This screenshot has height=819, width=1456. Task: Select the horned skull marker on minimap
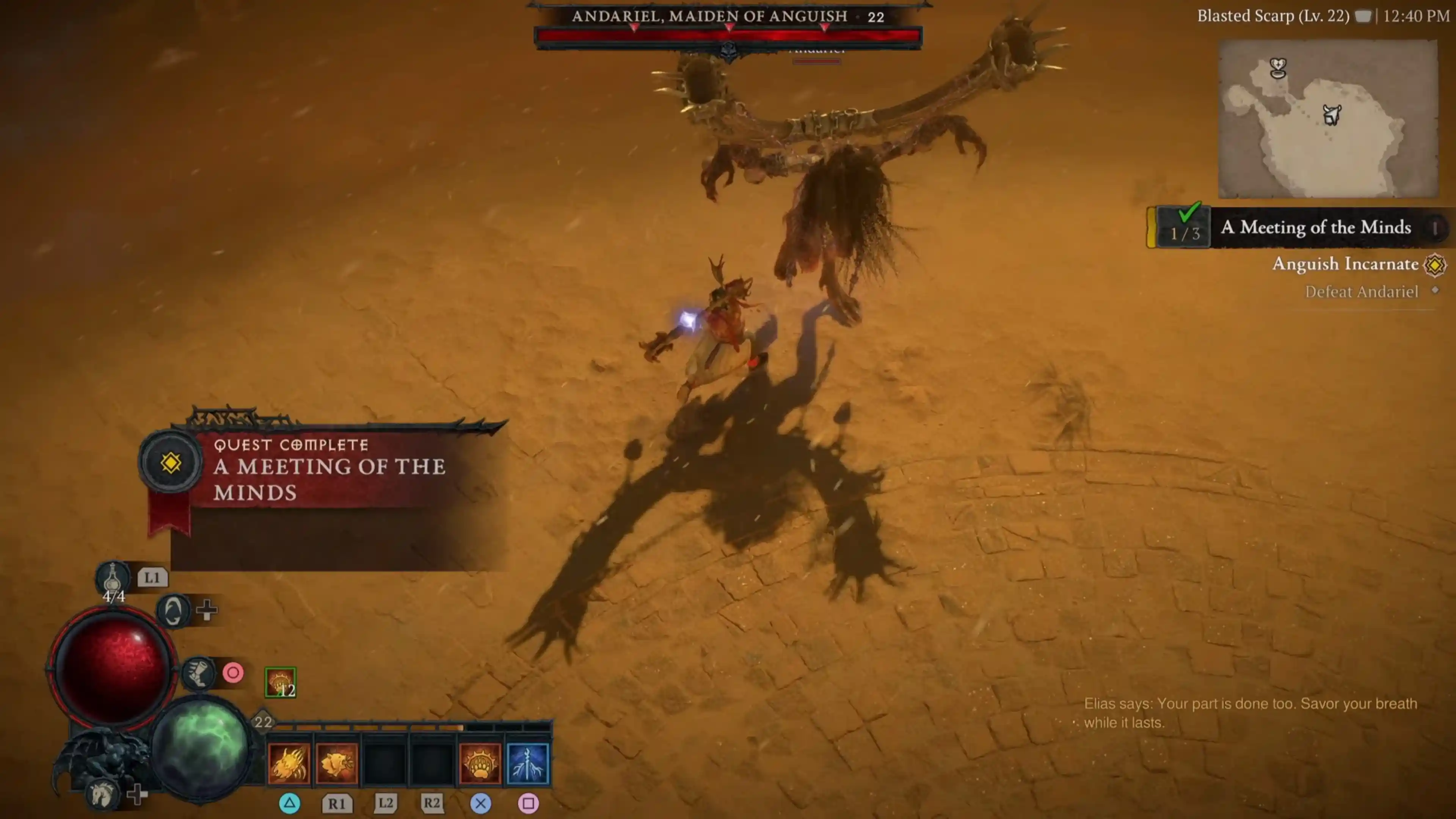tap(1332, 115)
